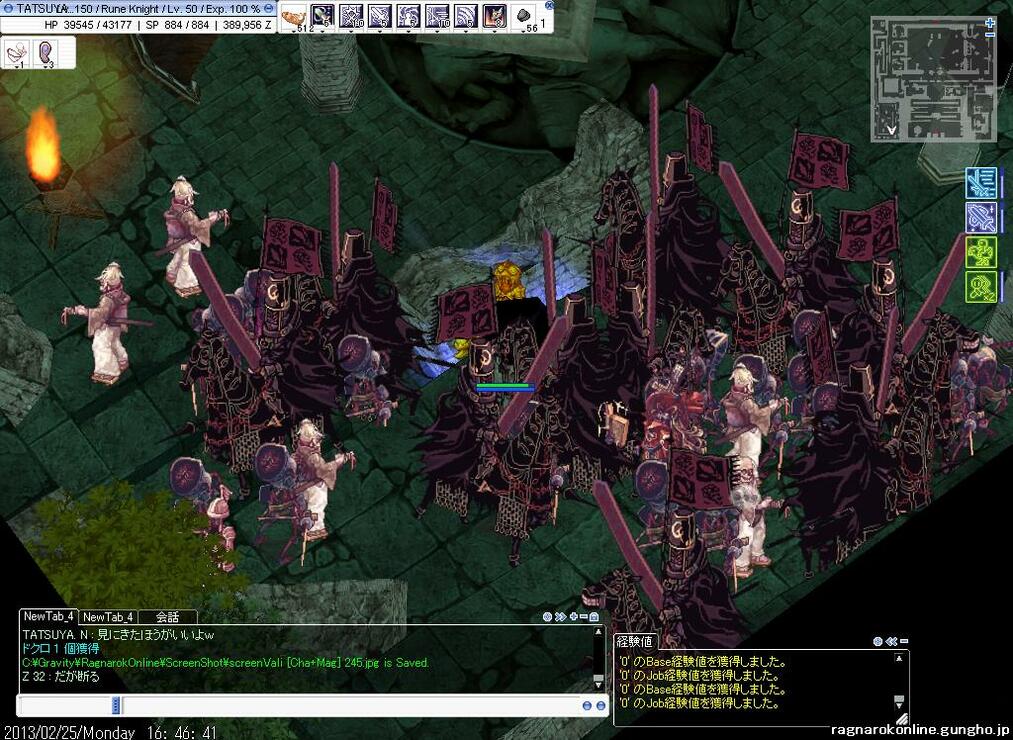This screenshot has height=740, width=1013.
Task: Close the skill hotbar with its X button
Action: tap(549, 5)
